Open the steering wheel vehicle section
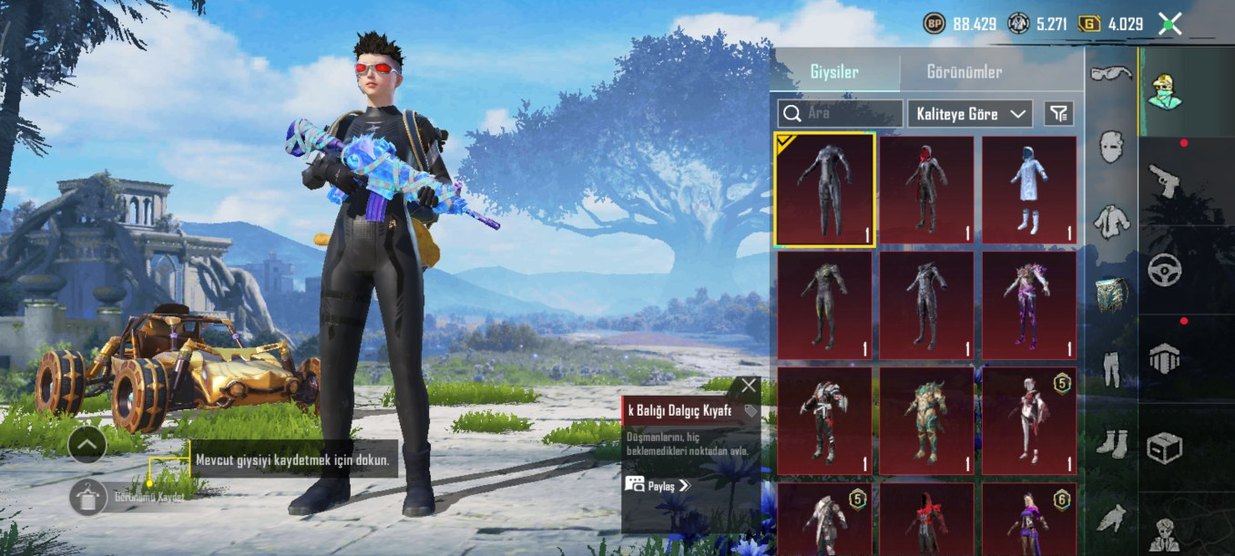 tap(1165, 269)
